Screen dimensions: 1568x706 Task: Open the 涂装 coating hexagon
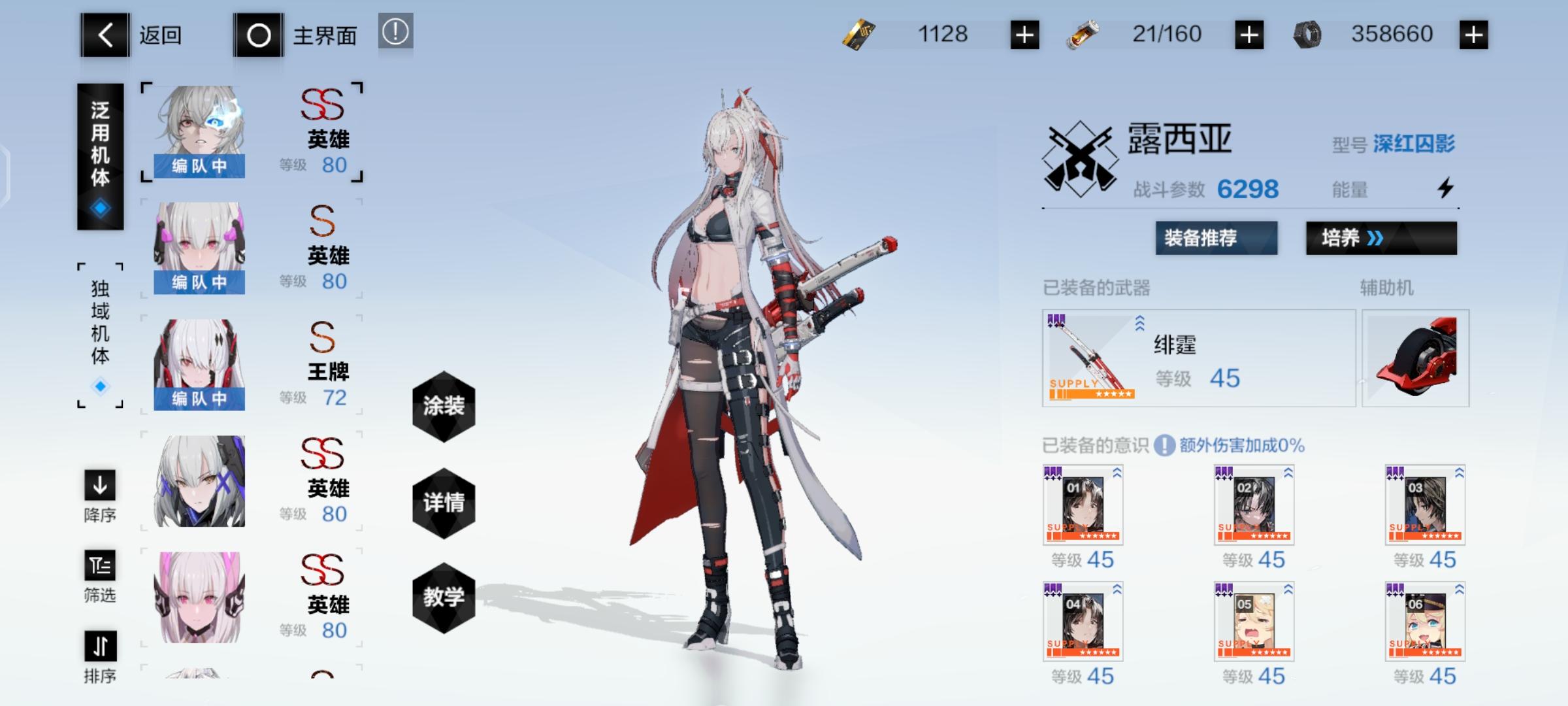[x=444, y=406]
